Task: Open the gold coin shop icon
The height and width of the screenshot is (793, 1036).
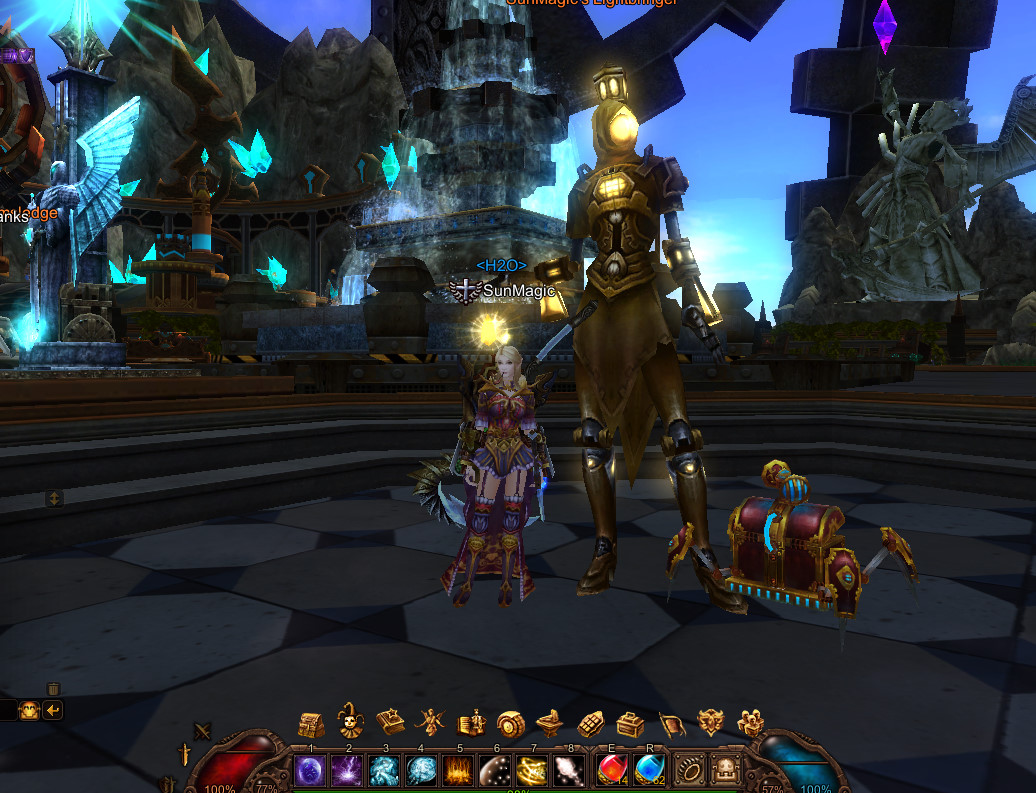Action: click(510, 722)
